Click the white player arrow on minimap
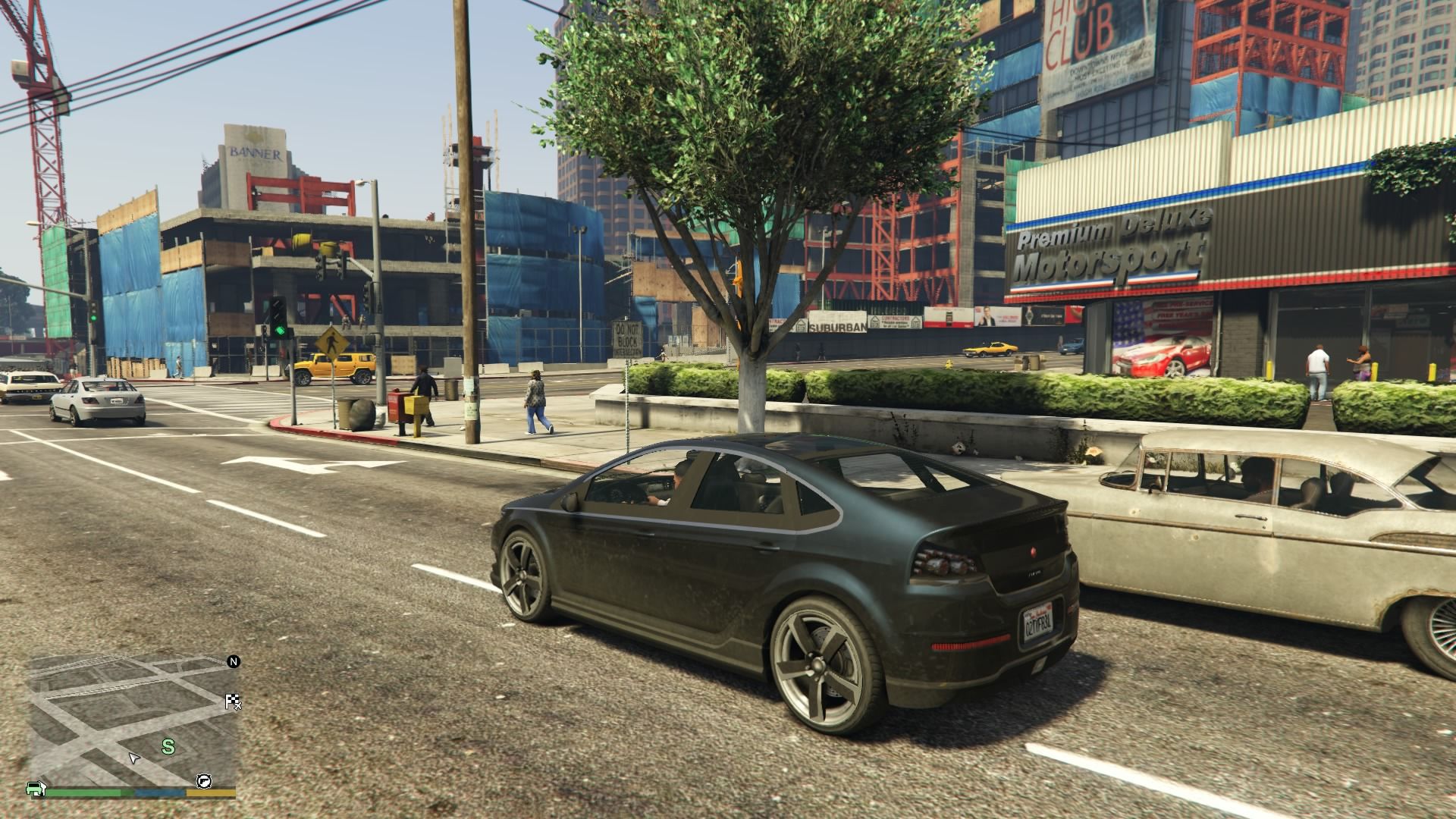 (x=134, y=758)
